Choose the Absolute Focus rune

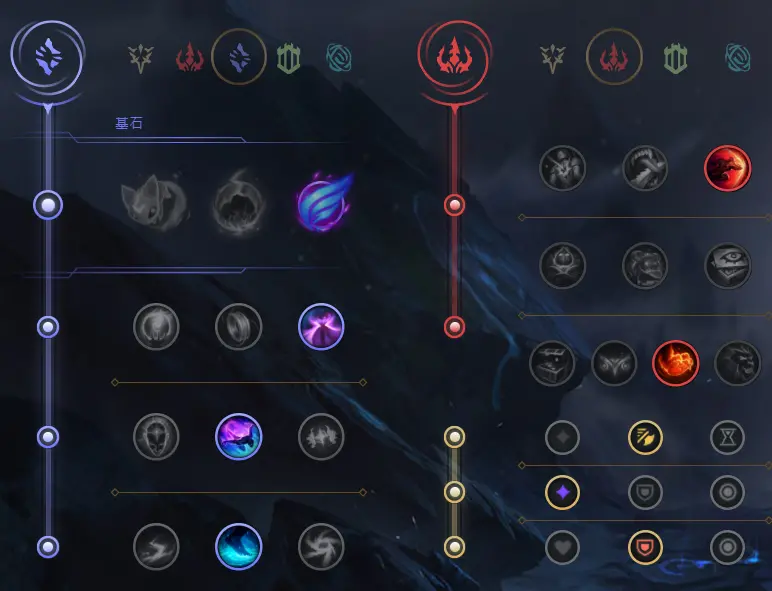321,437
